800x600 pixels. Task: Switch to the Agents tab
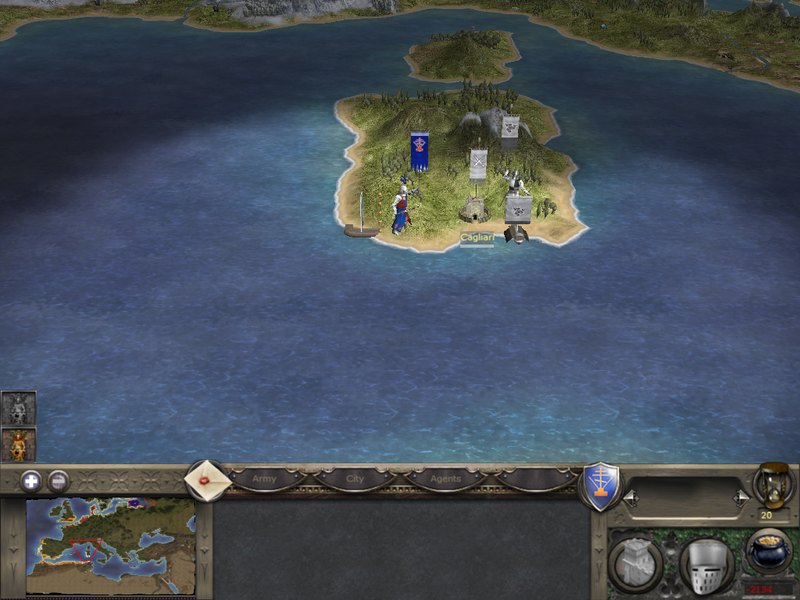tap(445, 479)
